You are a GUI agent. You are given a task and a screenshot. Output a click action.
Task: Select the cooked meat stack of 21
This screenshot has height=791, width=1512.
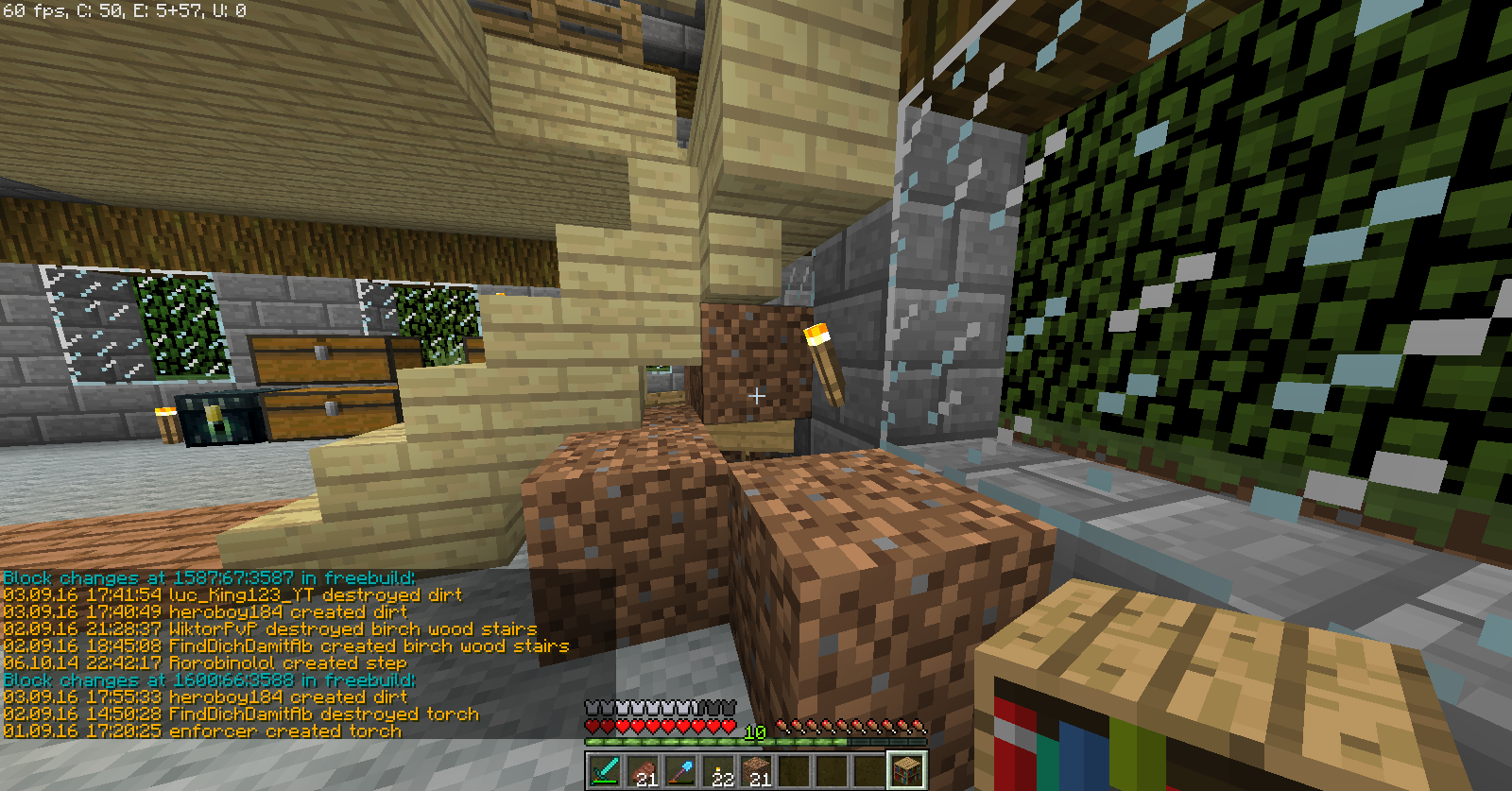(643, 770)
